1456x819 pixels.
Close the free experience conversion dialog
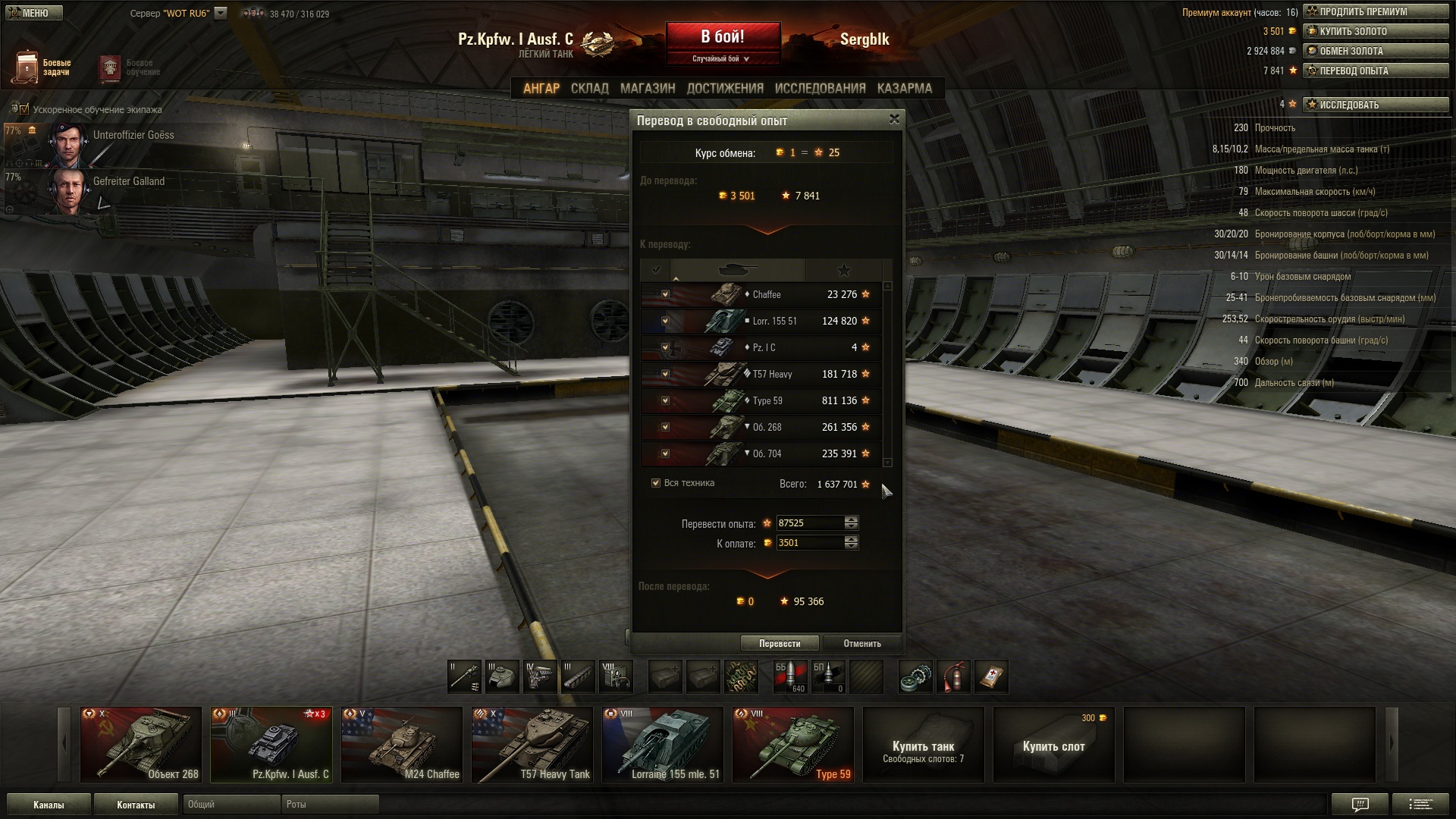(x=894, y=119)
